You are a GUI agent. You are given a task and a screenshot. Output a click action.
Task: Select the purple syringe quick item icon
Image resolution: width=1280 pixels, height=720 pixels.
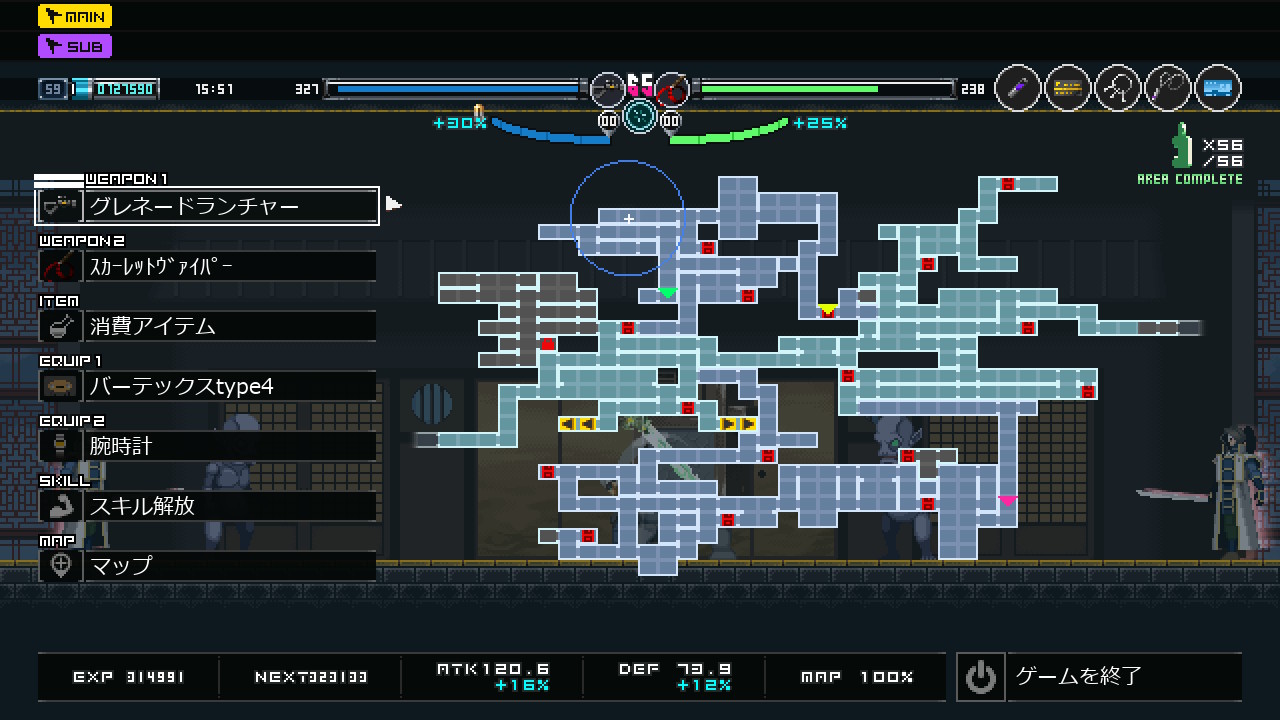click(x=1018, y=89)
